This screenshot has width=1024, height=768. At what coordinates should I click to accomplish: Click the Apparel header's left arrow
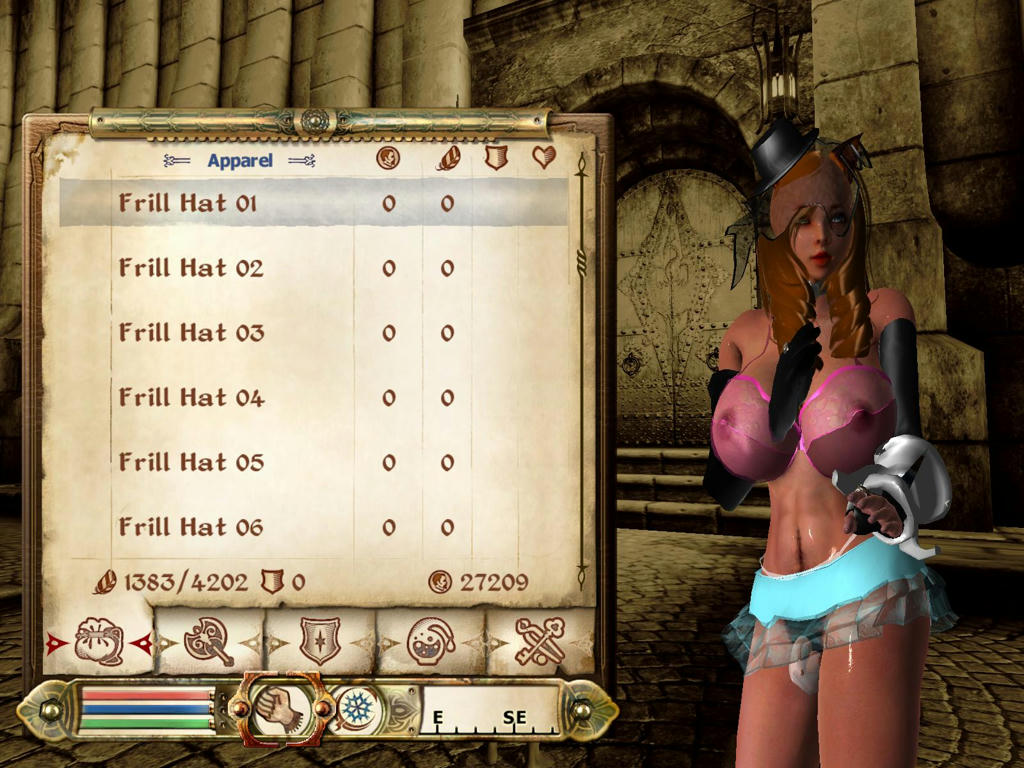[x=177, y=160]
